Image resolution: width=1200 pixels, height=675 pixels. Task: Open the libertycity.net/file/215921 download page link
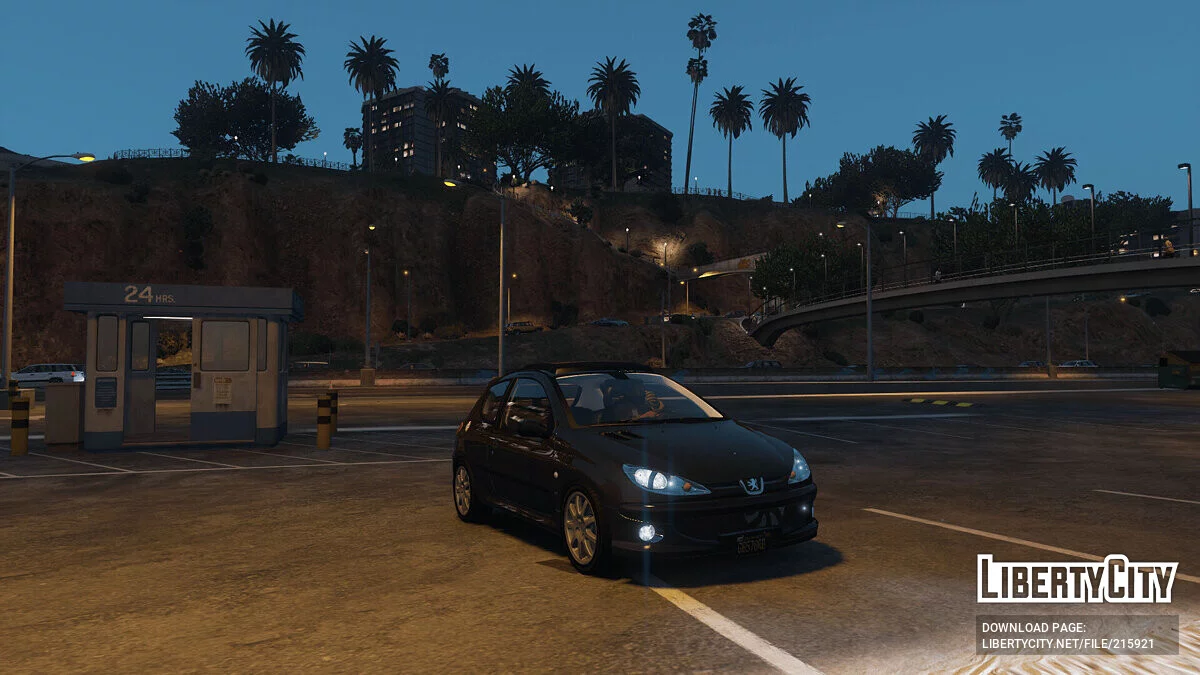1067,643
